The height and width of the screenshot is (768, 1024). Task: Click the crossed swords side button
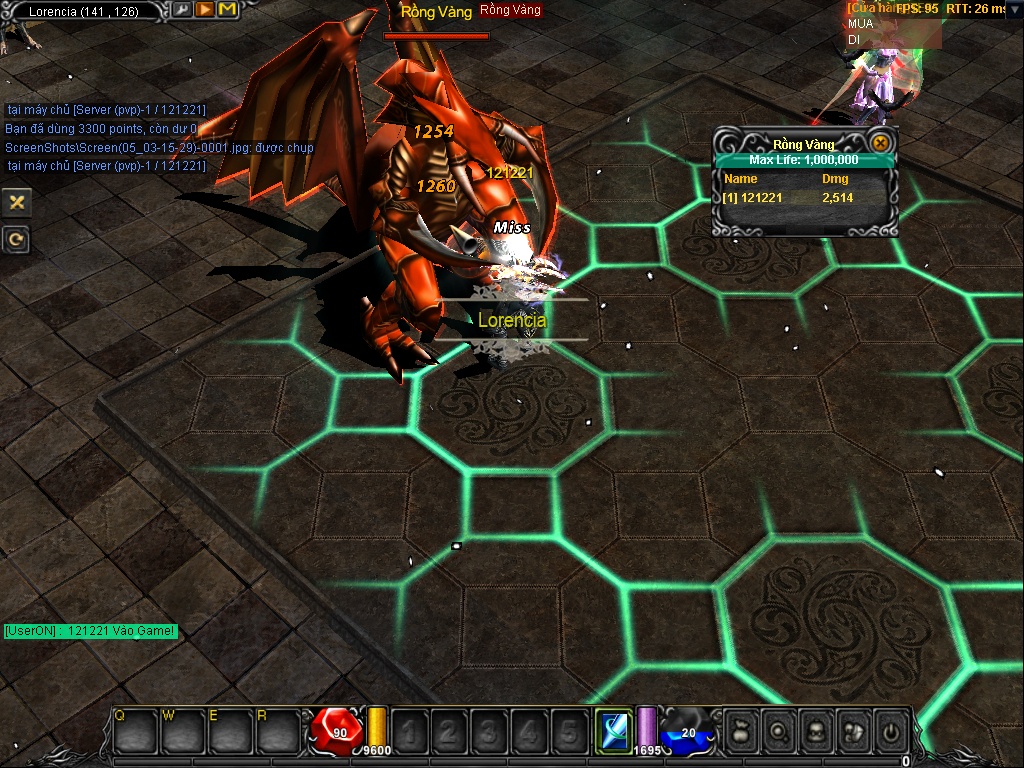point(16,202)
